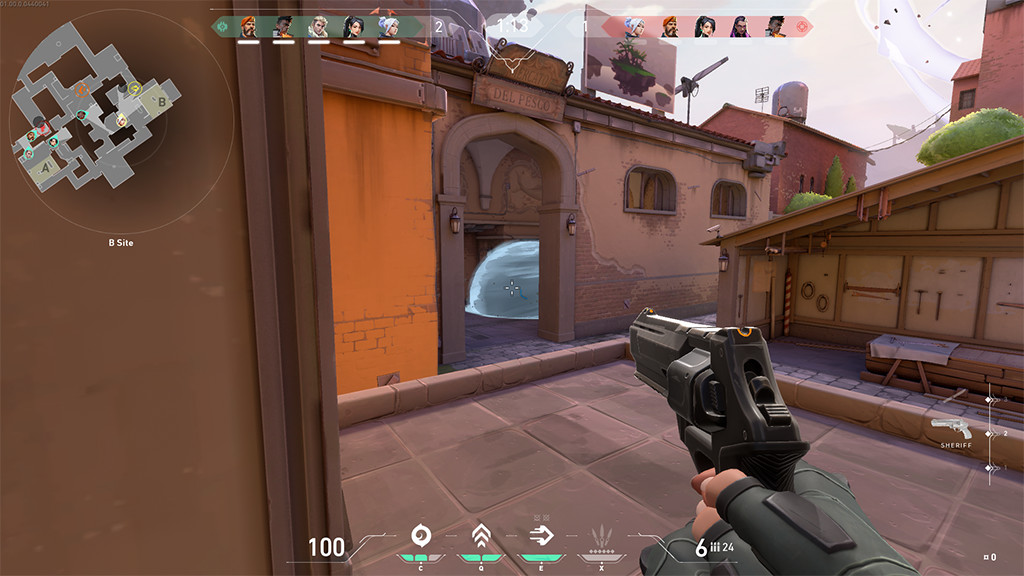Click the Sheriff weapon icon

951,428
